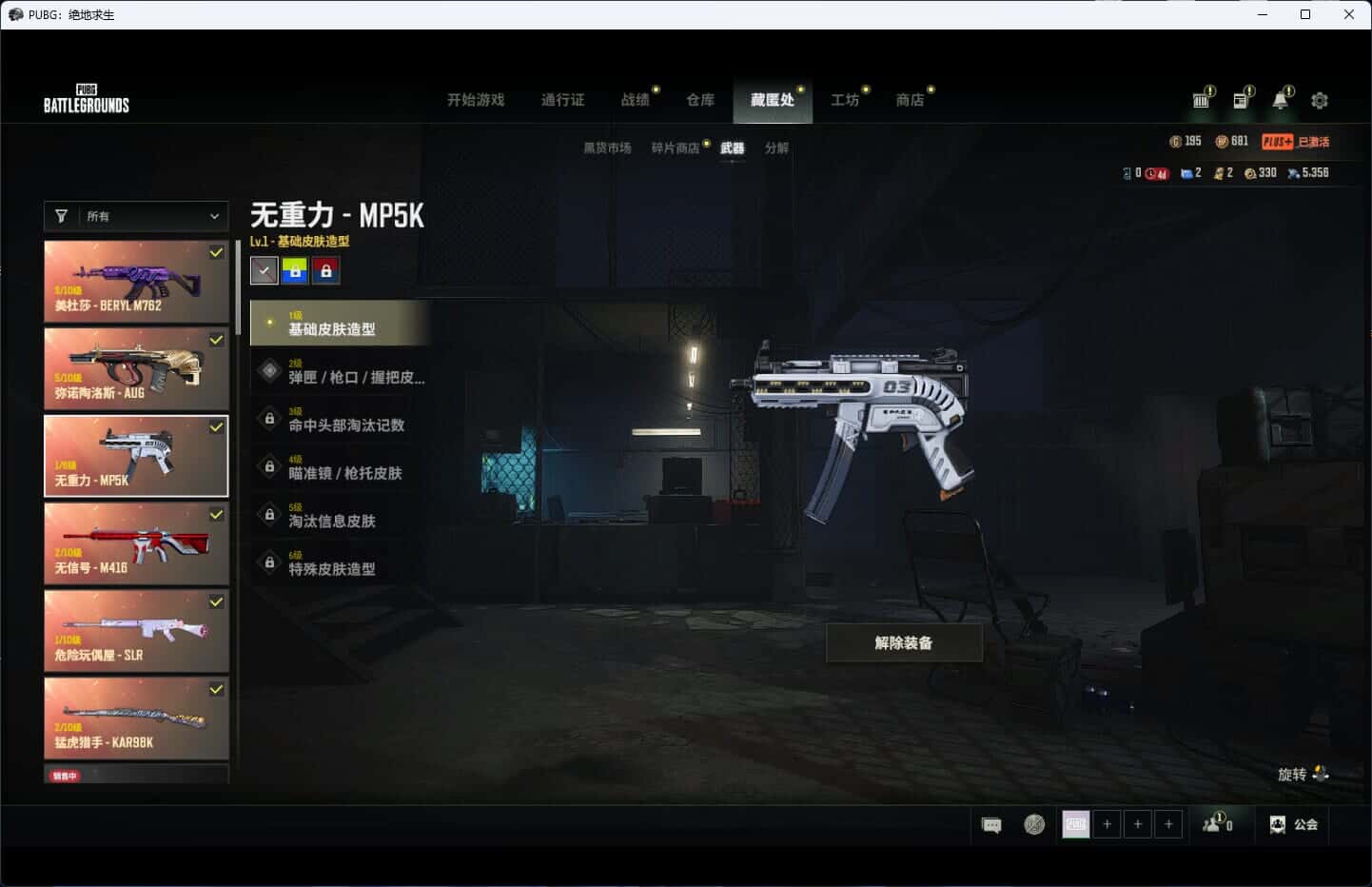Choose the 猛虎猎手 Kar98k skin

coord(136,719)
